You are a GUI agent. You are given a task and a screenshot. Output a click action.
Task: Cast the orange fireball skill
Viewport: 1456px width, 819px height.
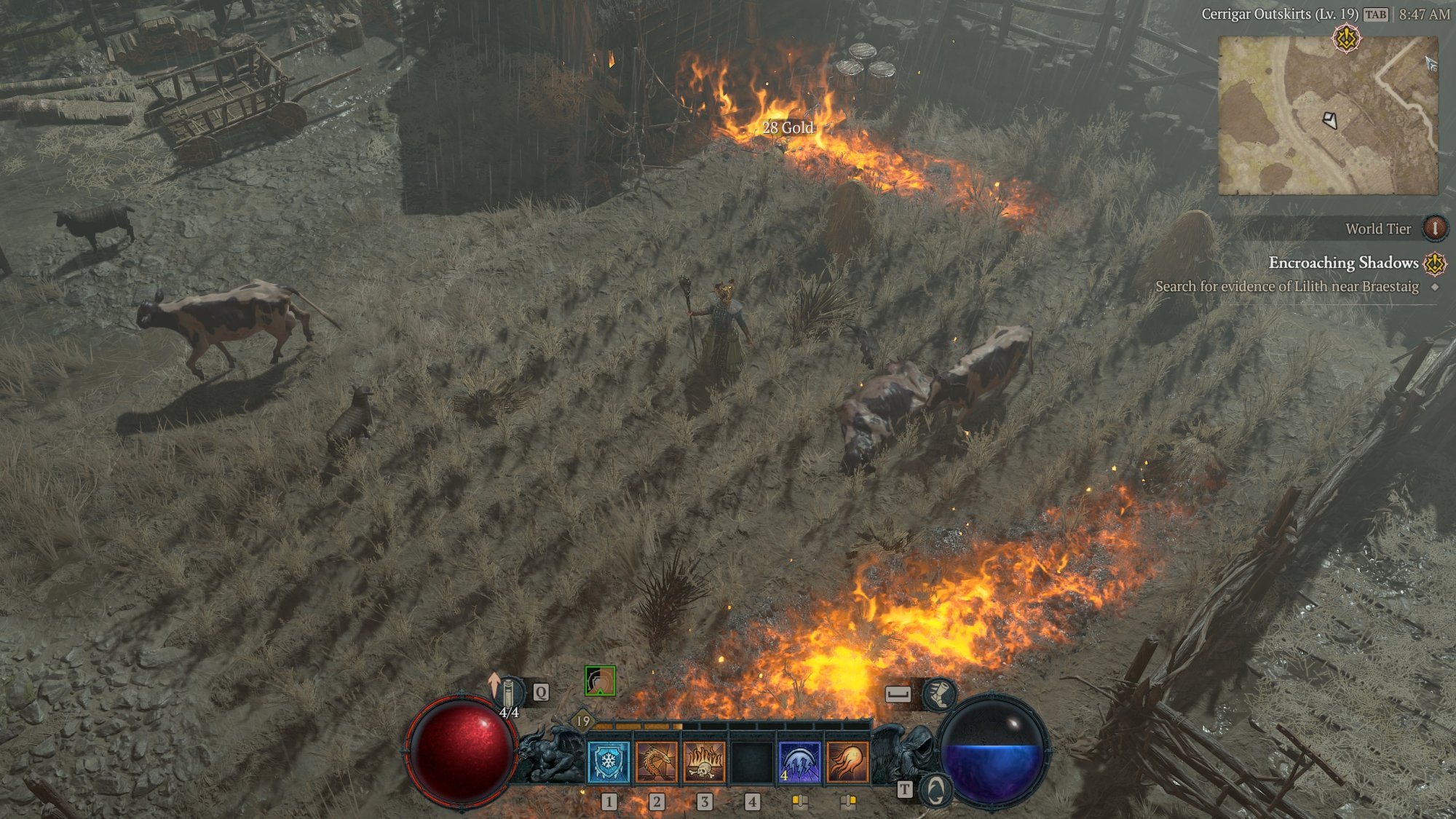pyautogui.click(x=847, y=761)
